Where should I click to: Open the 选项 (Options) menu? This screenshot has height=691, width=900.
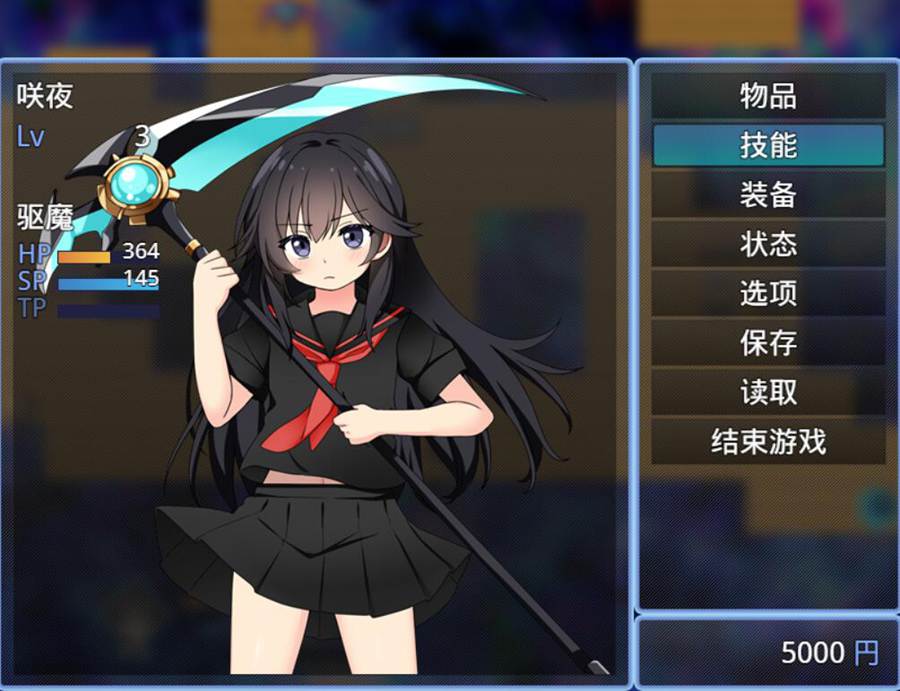coord(768,292)
